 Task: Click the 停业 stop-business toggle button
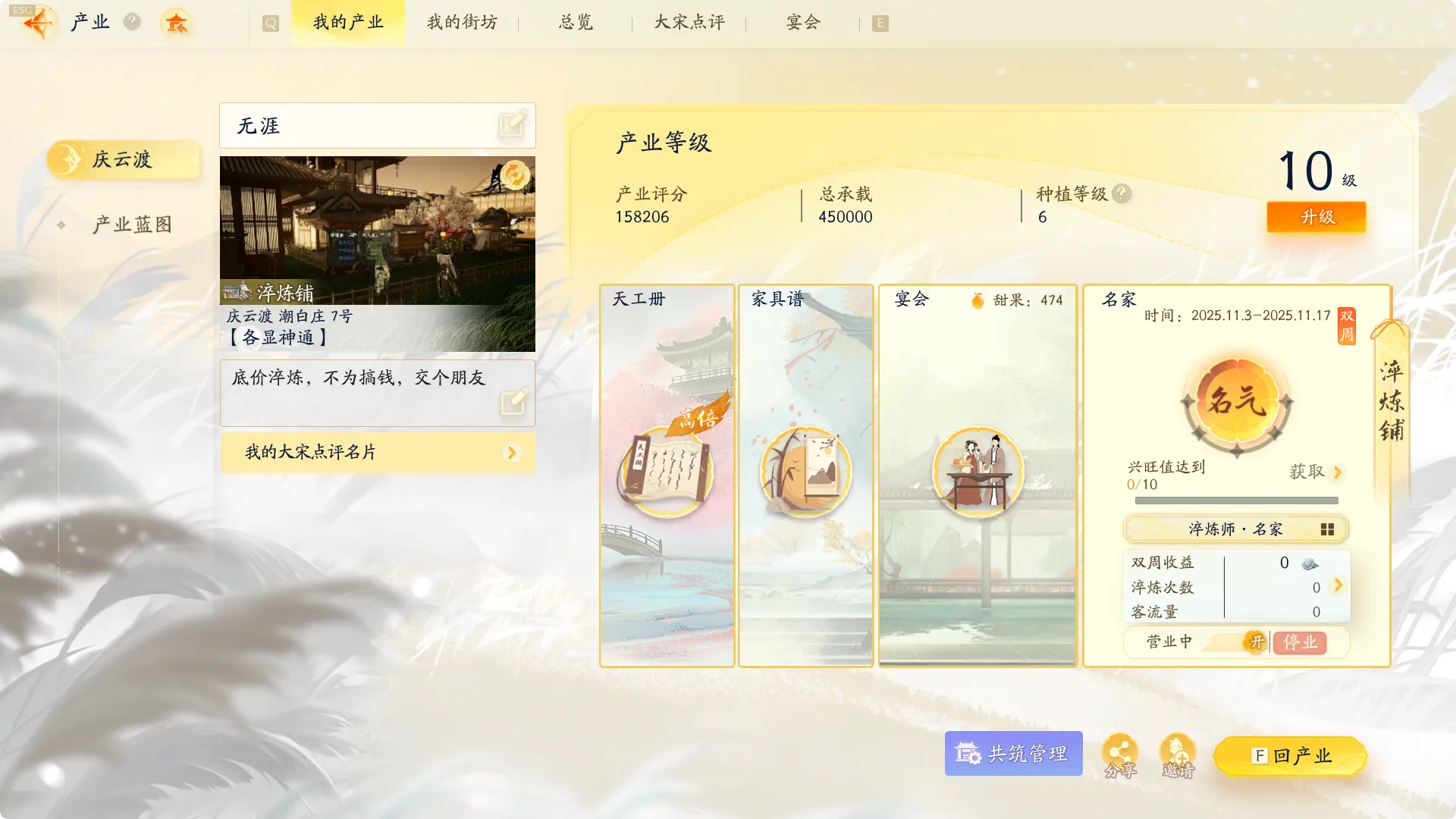pyautogui.click(x=1301, y=642)
